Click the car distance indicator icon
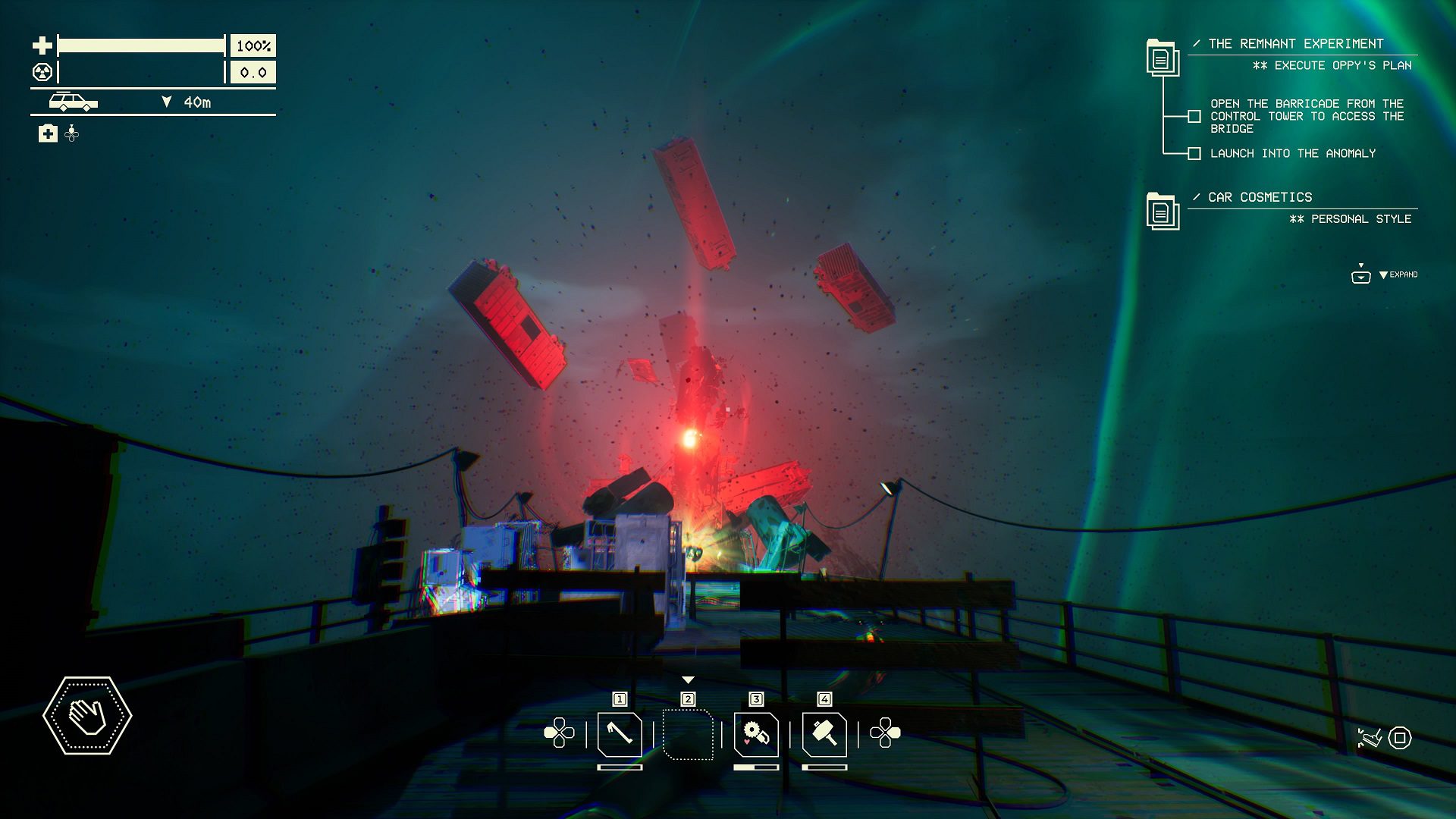The image size is (1456, 819). tap(74, 102)
